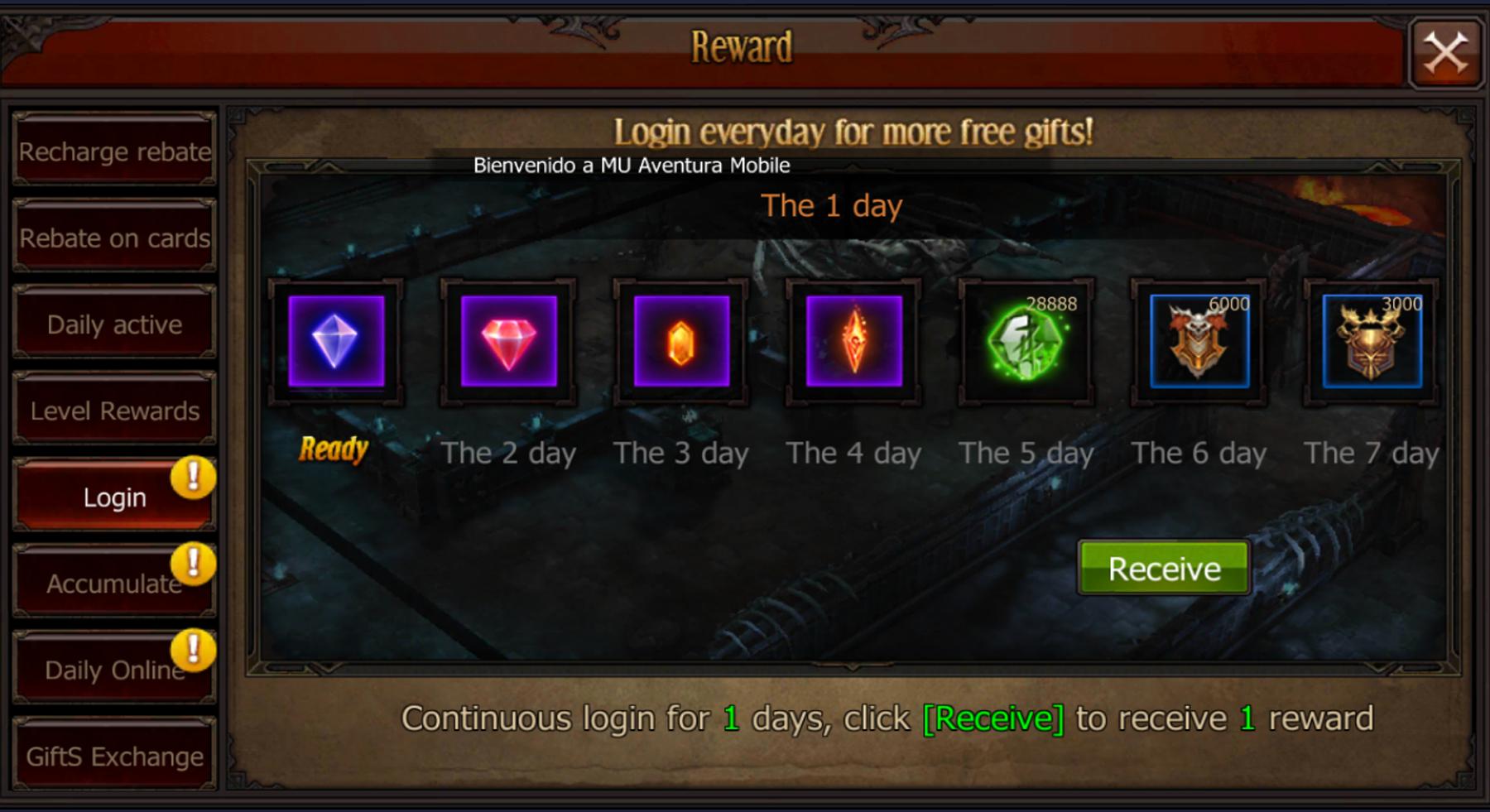Open the Recharge rebate section
Image resolution: width=1490 pixels, height=812 pixels.
coord(114,151)
